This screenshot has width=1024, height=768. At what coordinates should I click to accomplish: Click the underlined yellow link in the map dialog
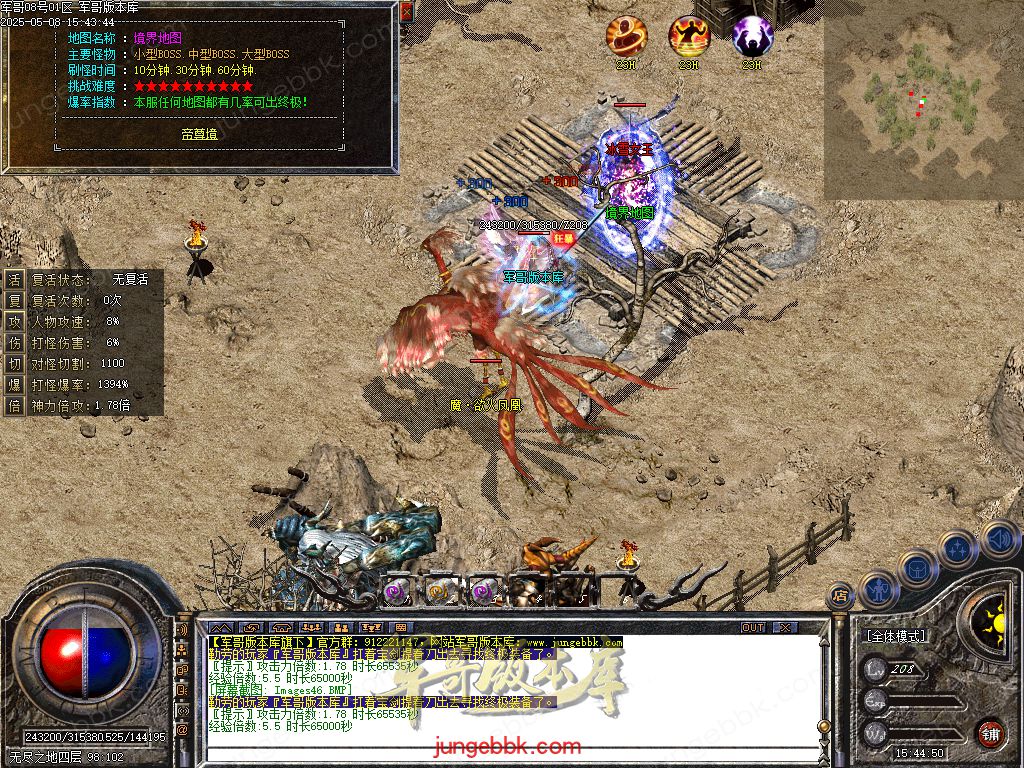pyautogui.click(x=199, y=133)
